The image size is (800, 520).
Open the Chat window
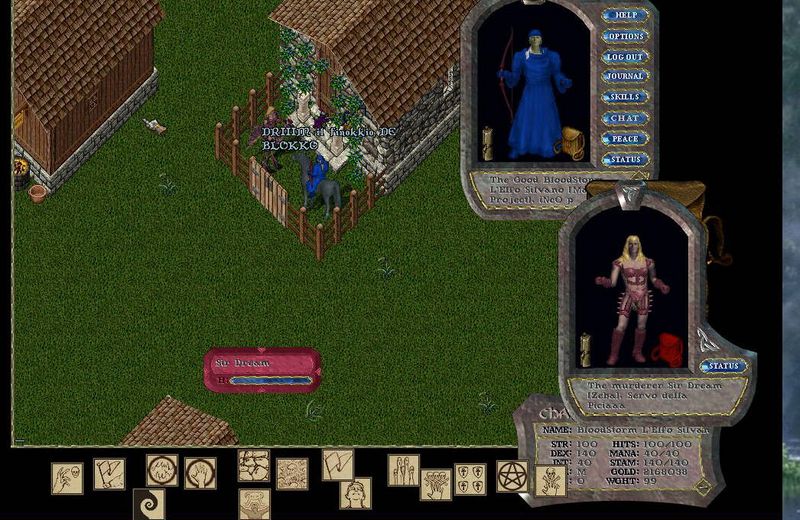coord(625,118)
